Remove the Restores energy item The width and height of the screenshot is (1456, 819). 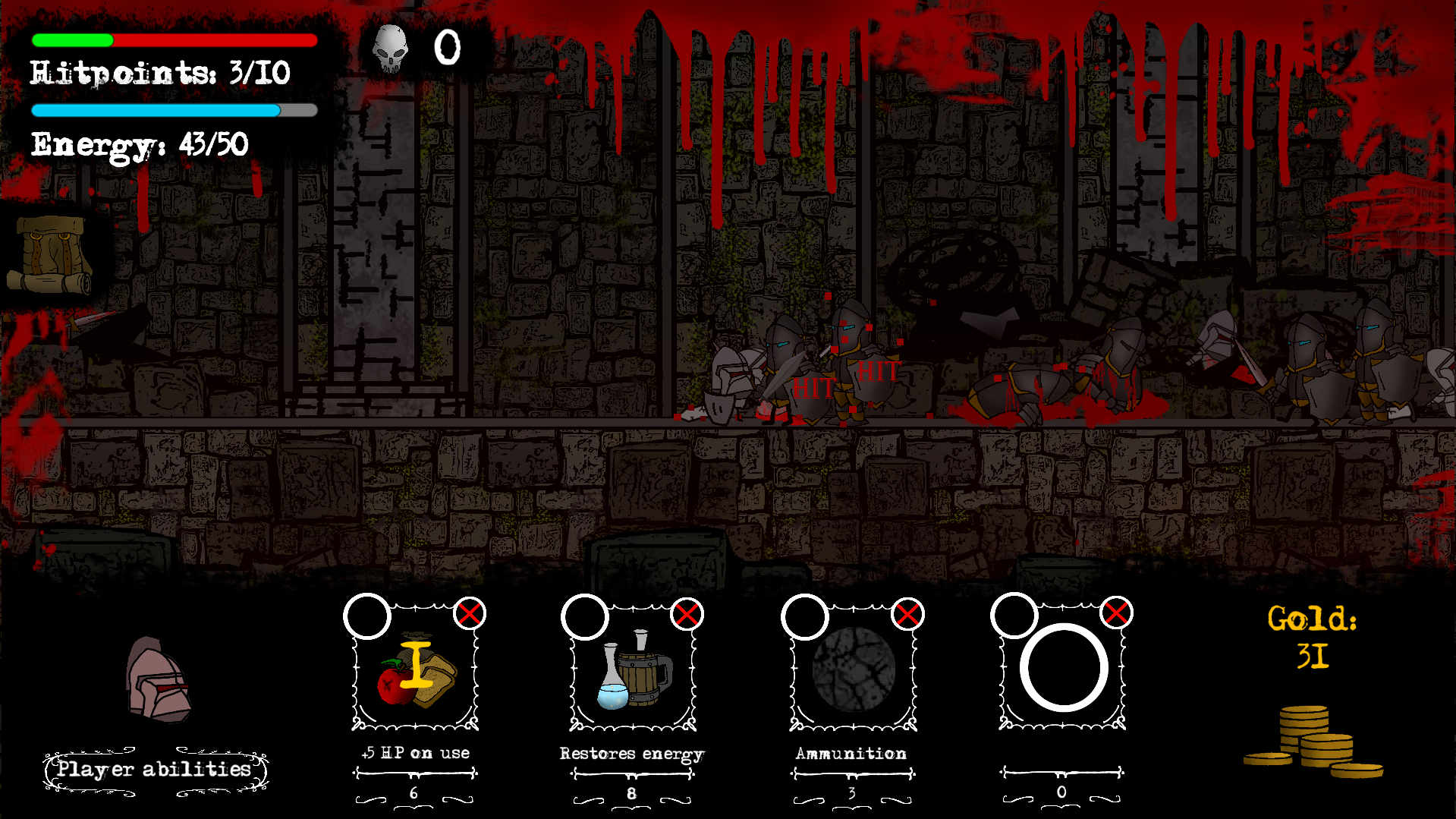pos(687,614)
